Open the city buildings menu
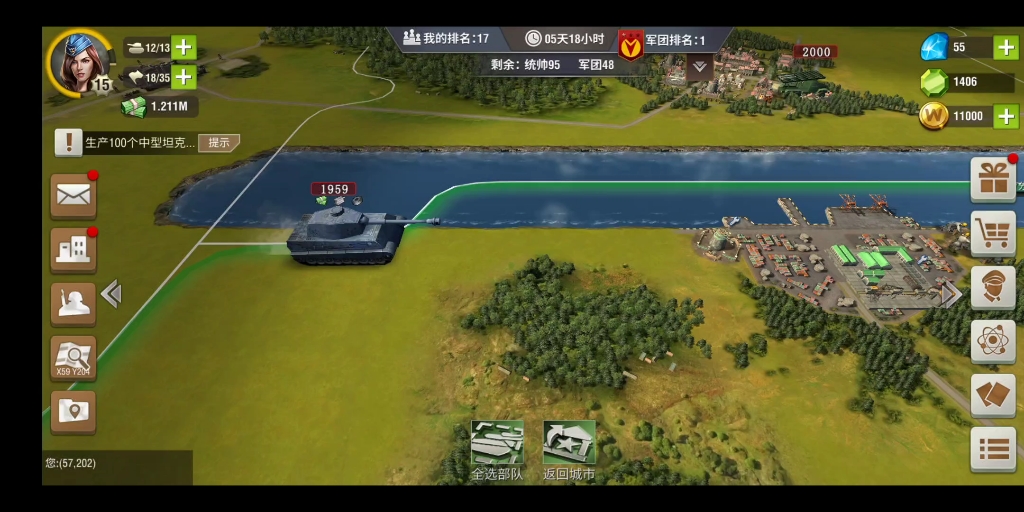 click(74, 250)
